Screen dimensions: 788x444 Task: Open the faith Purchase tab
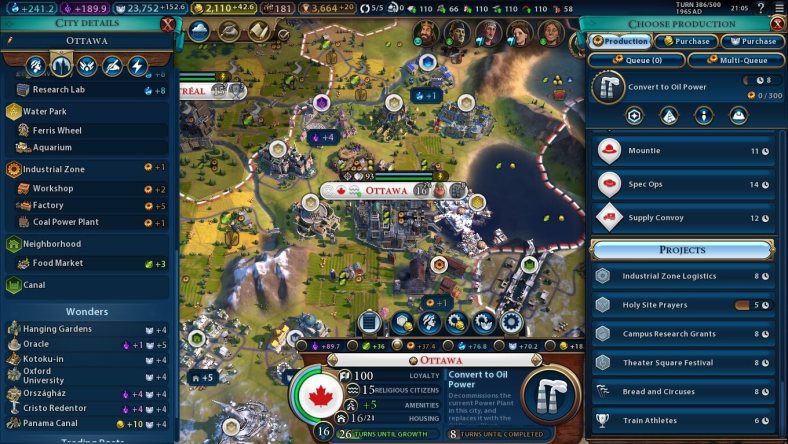click(x=752, y=42)
